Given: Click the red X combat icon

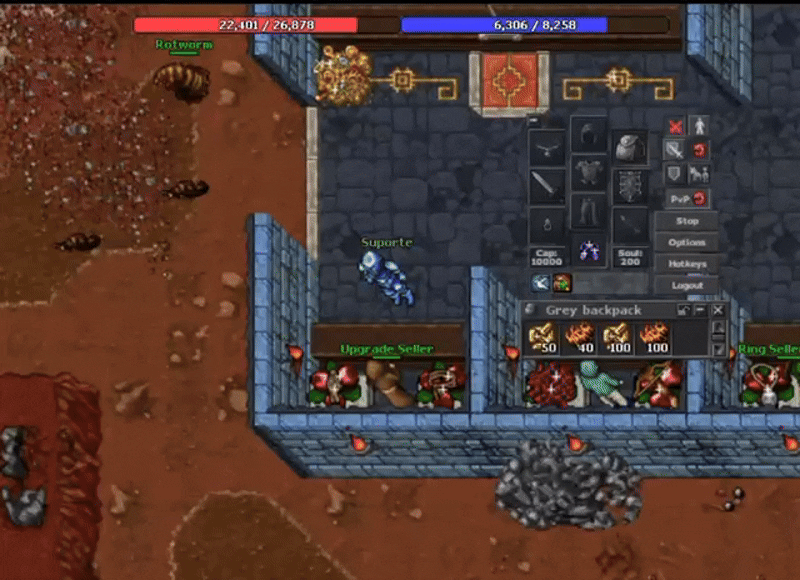Looking at the screenshot, I should (x=675, y=127).
